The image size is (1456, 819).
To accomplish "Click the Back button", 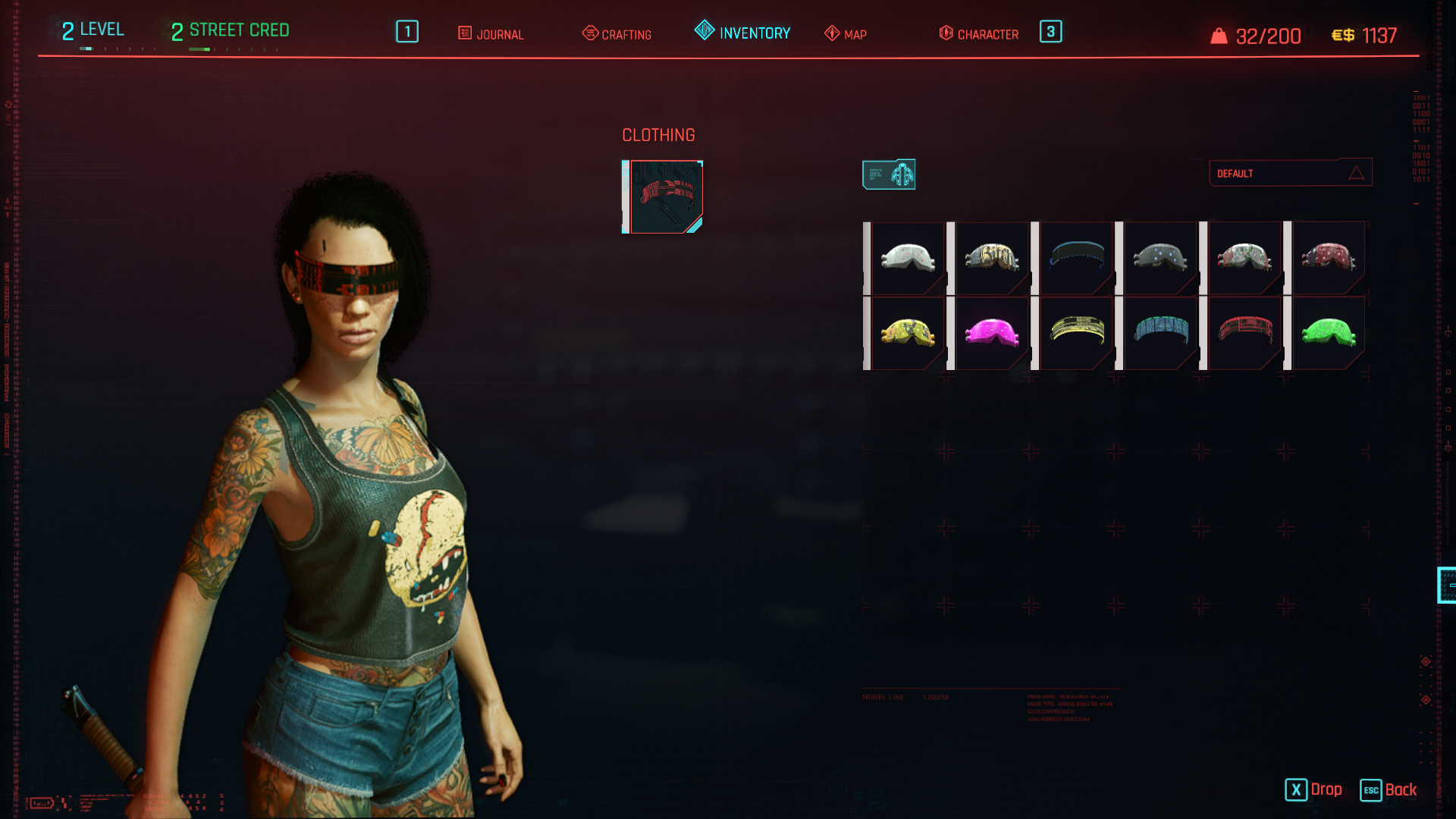I will [1389, 790].
